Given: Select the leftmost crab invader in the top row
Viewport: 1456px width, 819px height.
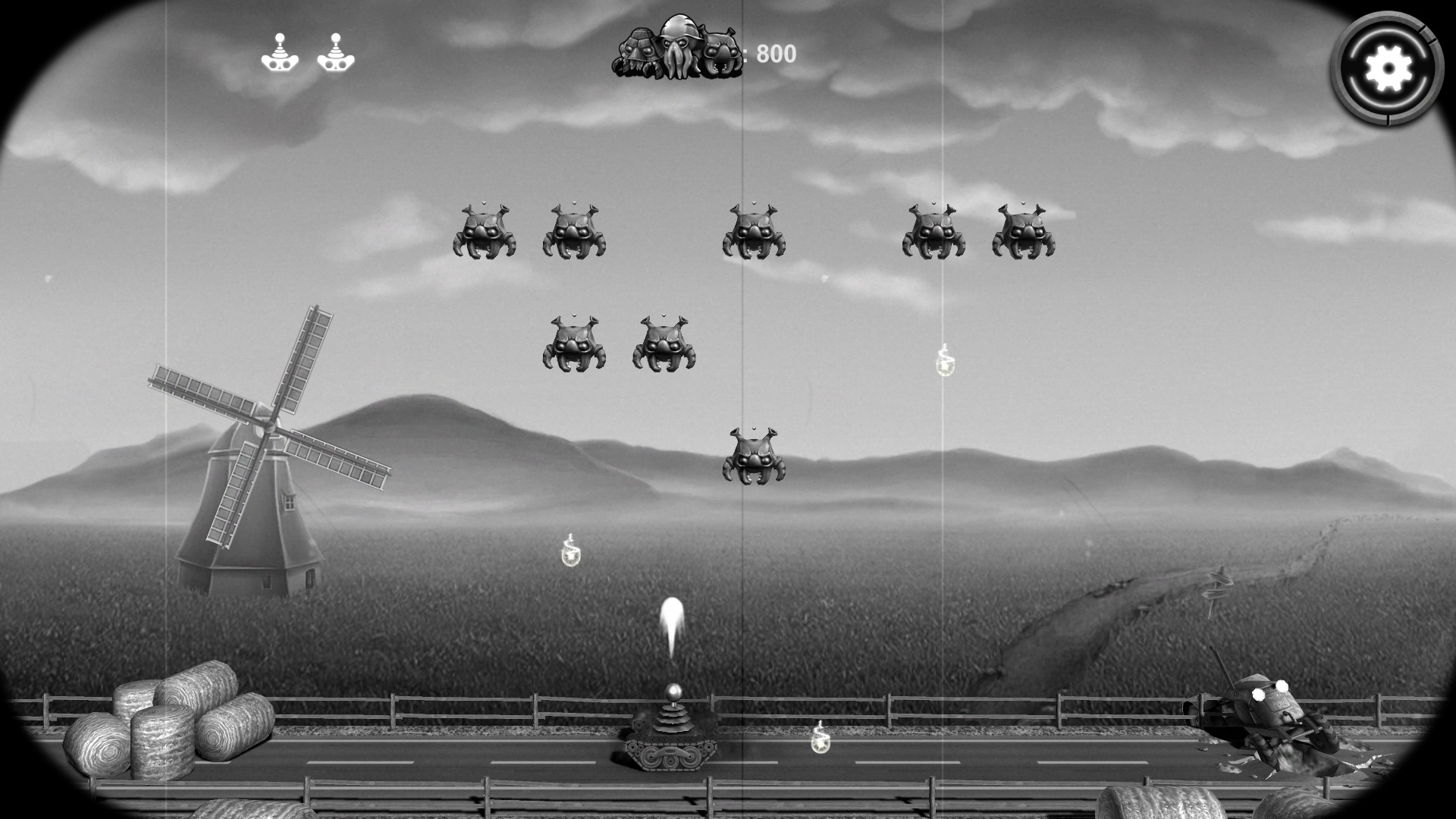Looking at the screenshot, I should pyautogui.click(x=484, y=231).
